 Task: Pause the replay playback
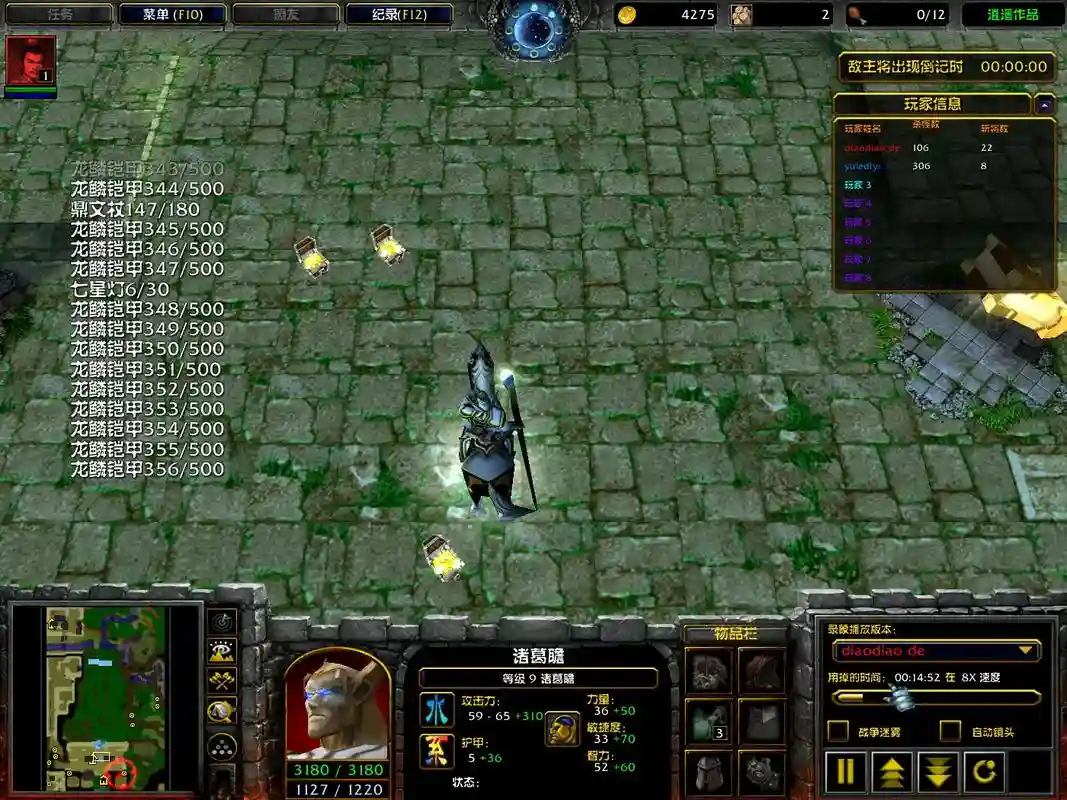point(846,771)
